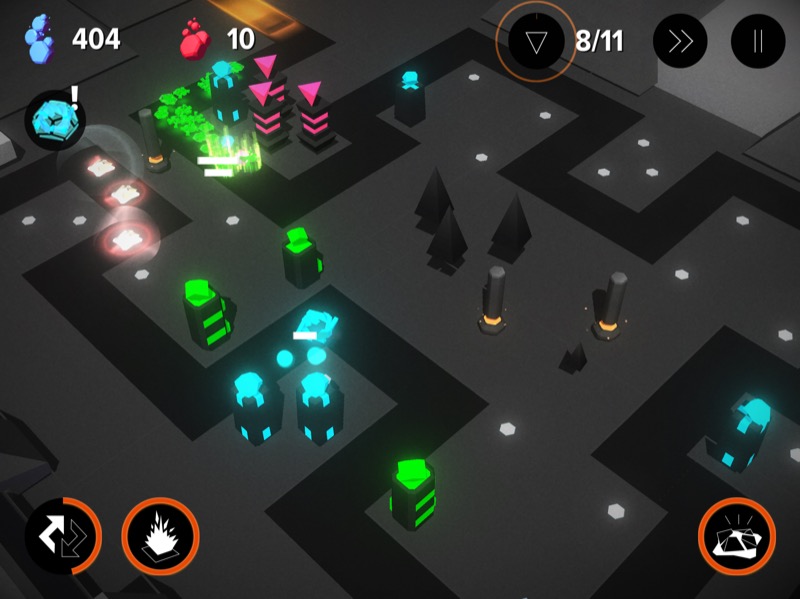
Task: Use the explosion blast ability
Action: coord(160,536)
